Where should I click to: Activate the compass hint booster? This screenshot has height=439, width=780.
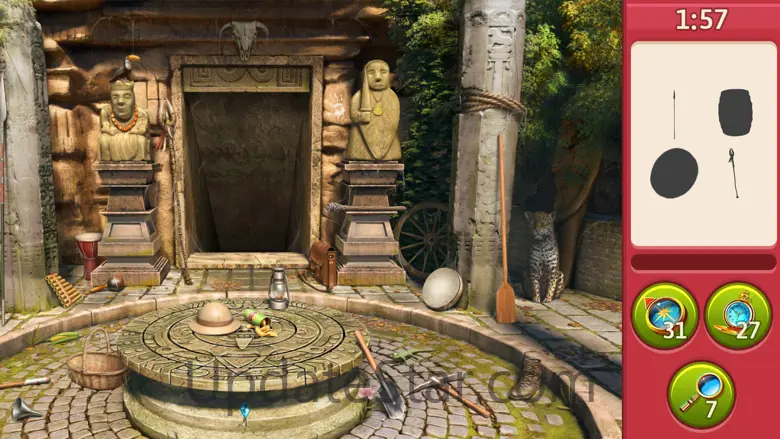[x=664, y=315]
